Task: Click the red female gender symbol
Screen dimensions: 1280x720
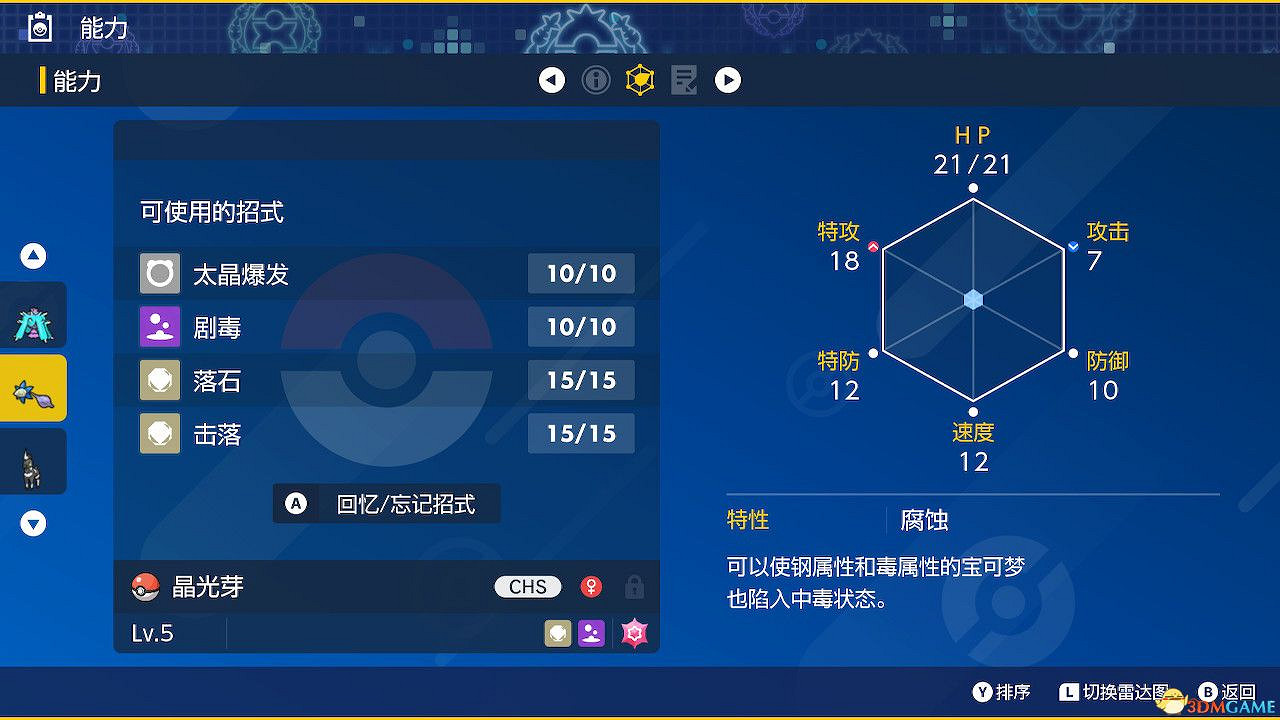Action: tap(591, 587)
